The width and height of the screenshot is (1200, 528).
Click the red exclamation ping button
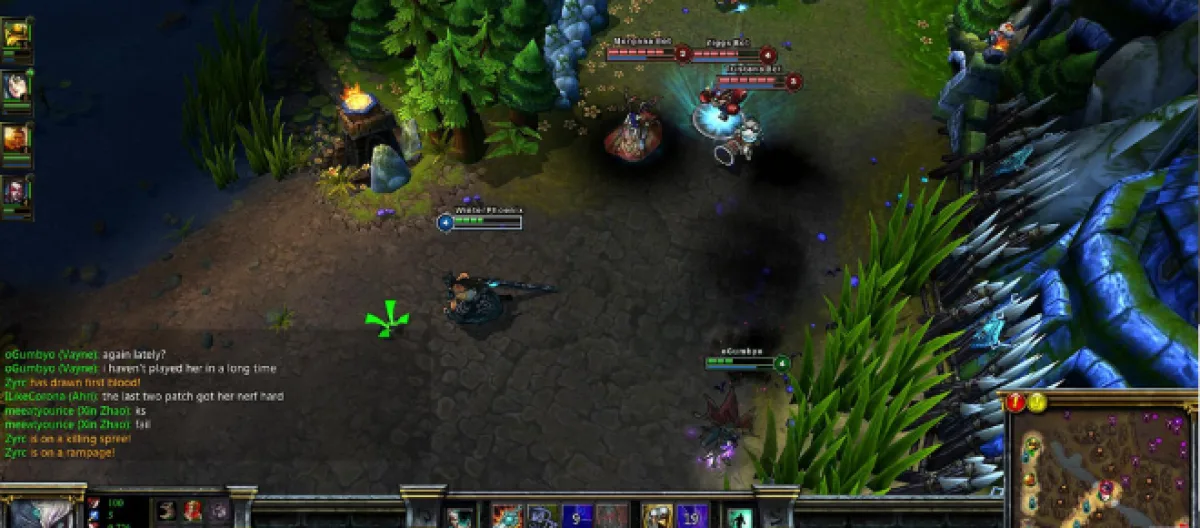1016,402
